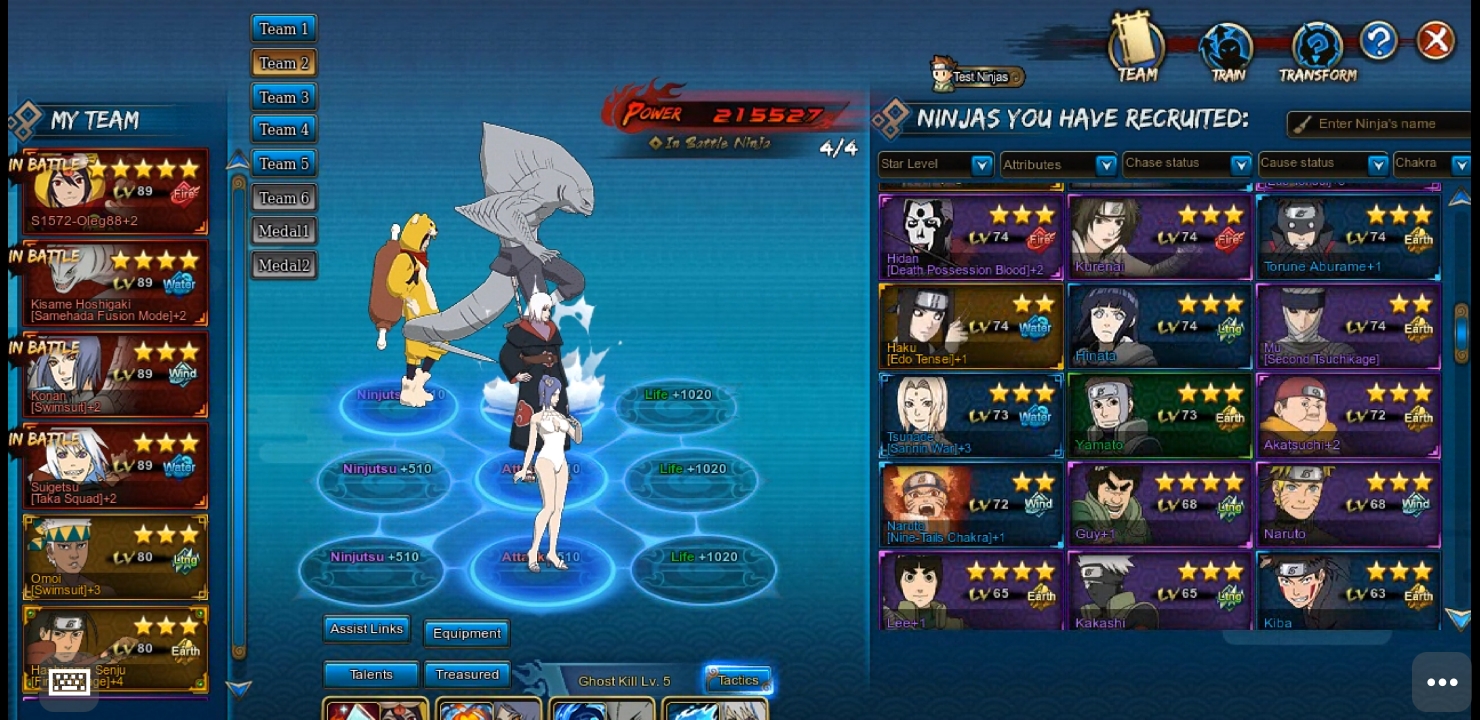Open the Equipment panel
This screenshot has height=720, width=1480.
click(466, 633)
